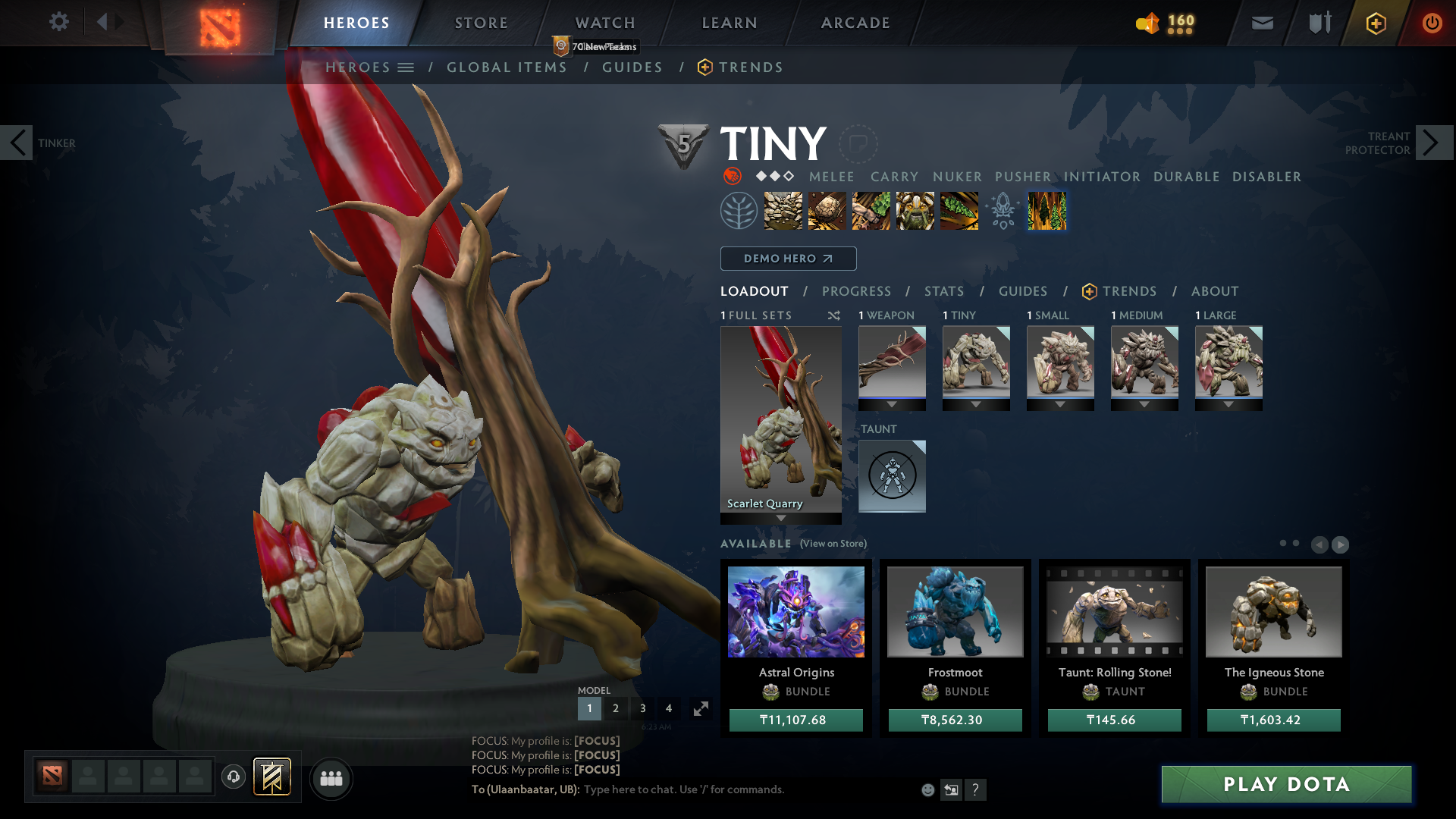Open the Heroes hamburger menu
The width and height of the screenshot is (1456, 819).
[406, 67]
